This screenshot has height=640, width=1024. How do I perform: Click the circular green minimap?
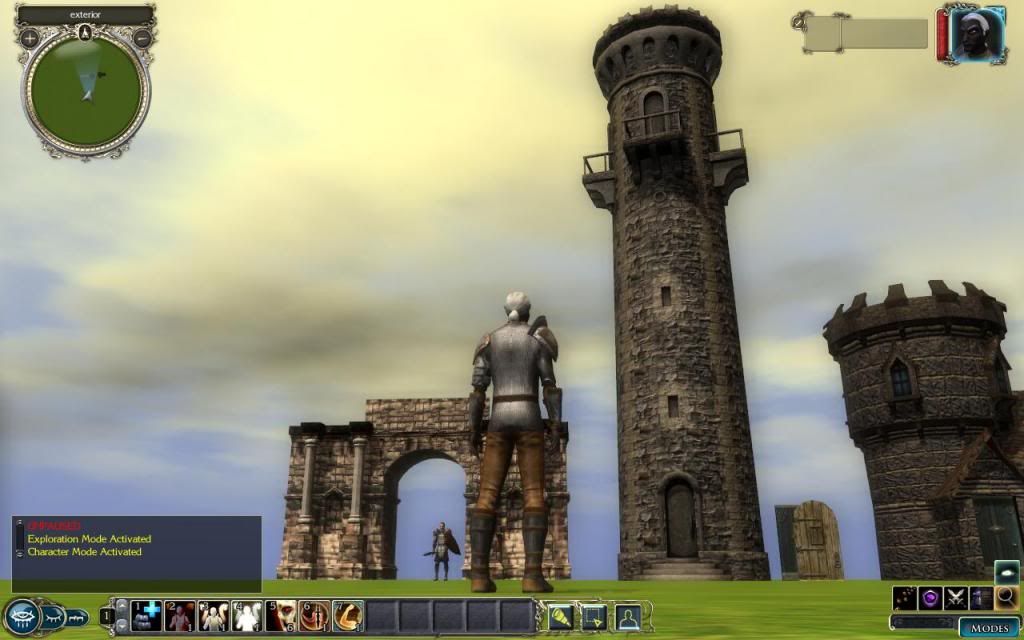click(x=86, y=91)
